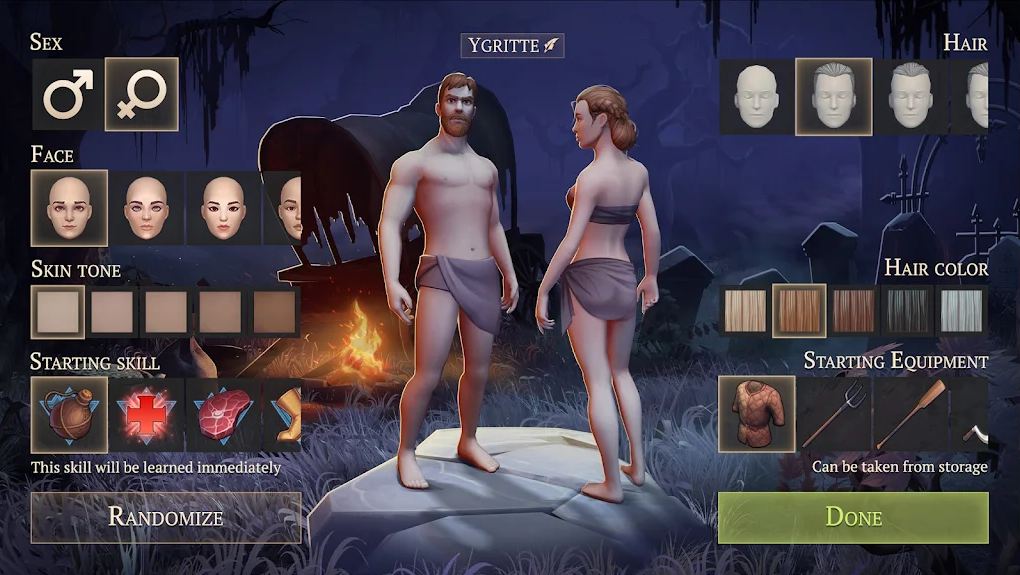The image size is (1020, 575).
Task: Confirm character with the Done button
Action: click(x=853, y=517)
